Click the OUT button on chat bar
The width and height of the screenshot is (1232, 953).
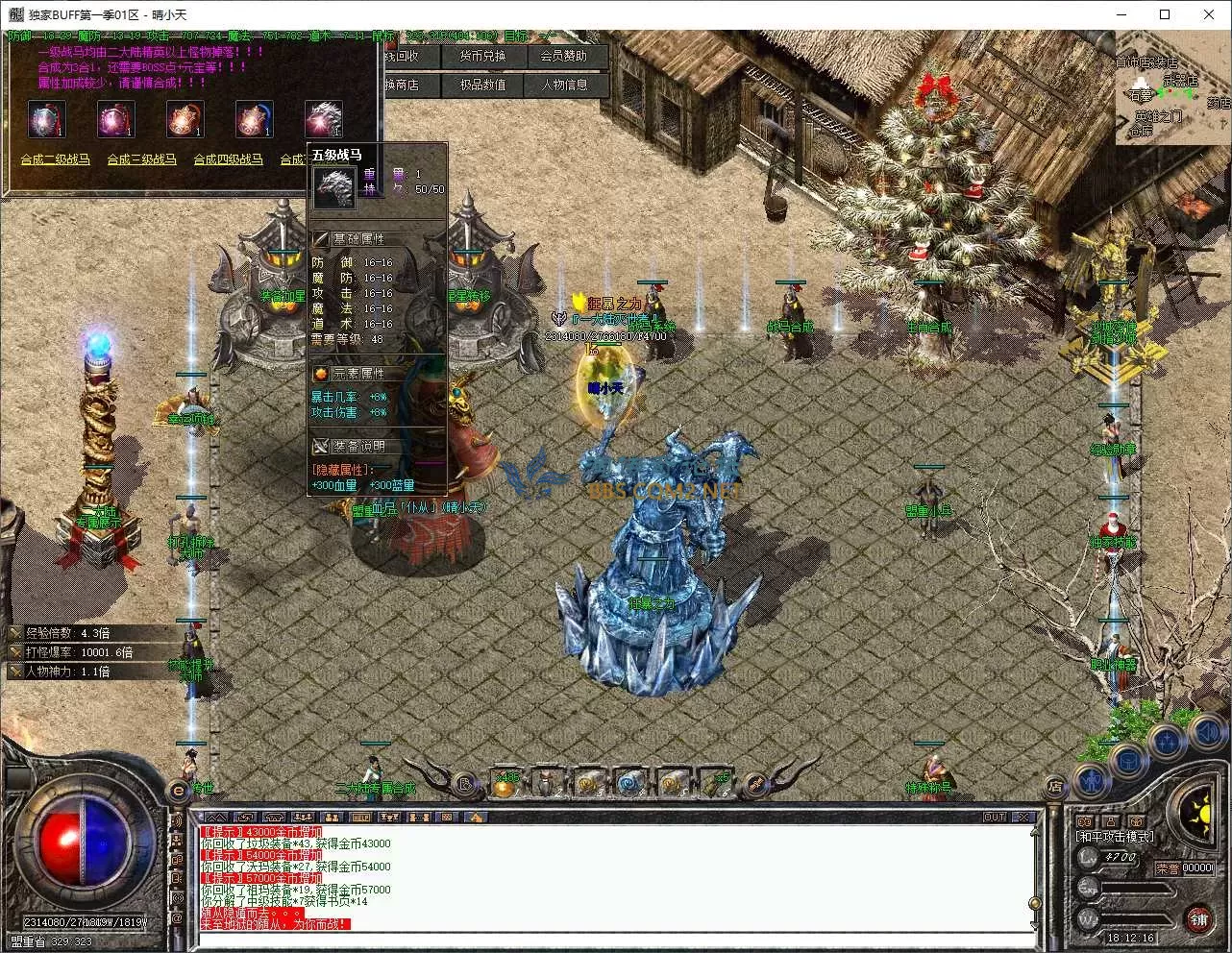[x=995, y=818]
